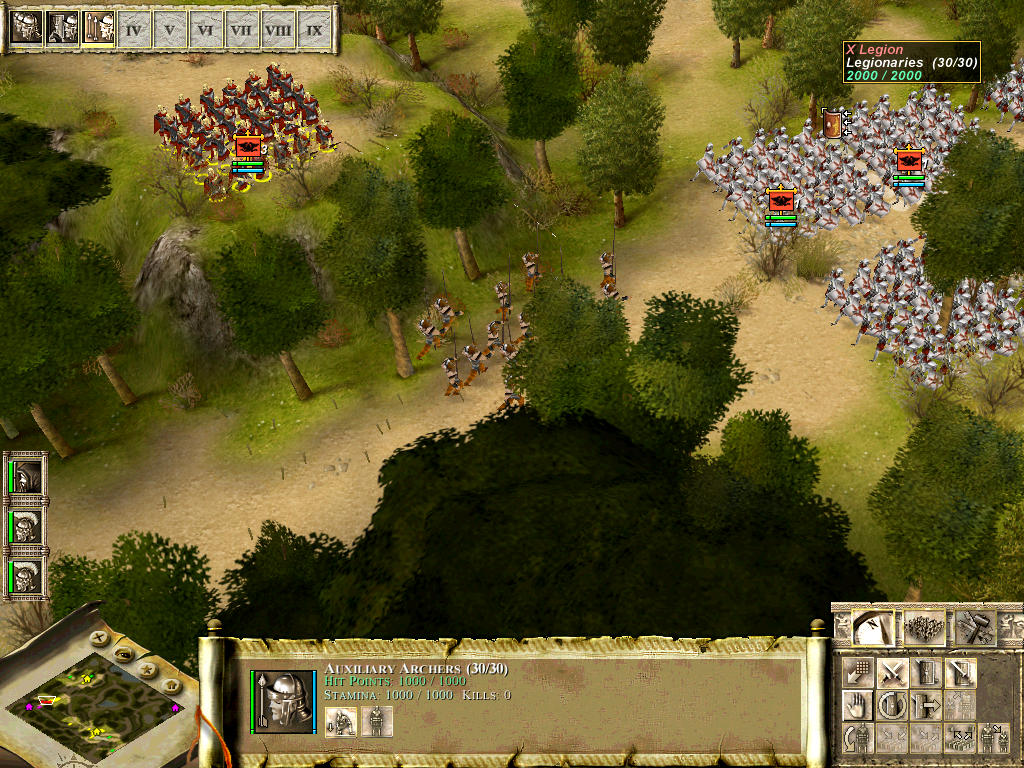Viewport: 1024px width, 768px height.
Task: Select the first control group with two helmets
Action: [x=26, y=29]
